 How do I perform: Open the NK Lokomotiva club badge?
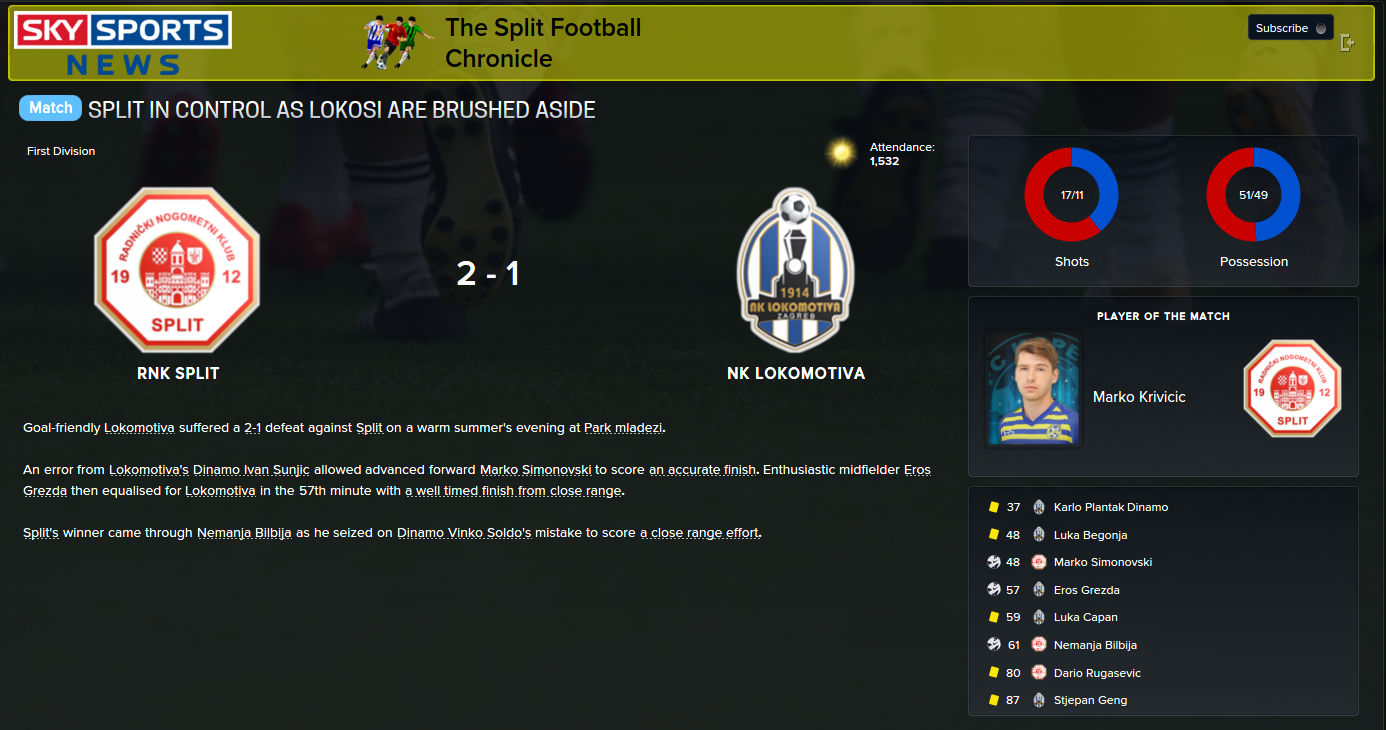tap(795, 270)
